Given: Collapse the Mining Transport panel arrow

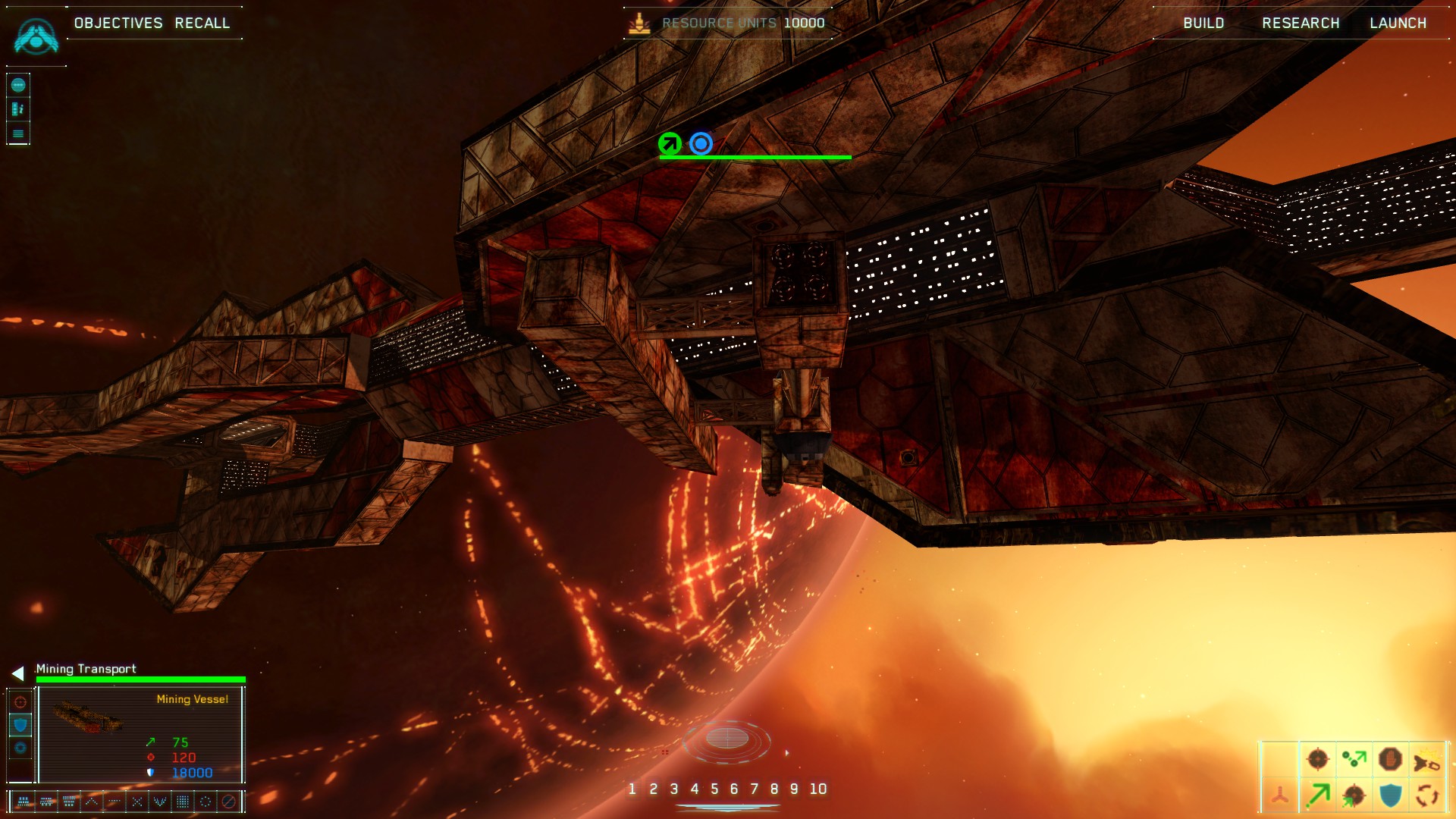Looking at the screenshot, I should (x=18, y=673).
